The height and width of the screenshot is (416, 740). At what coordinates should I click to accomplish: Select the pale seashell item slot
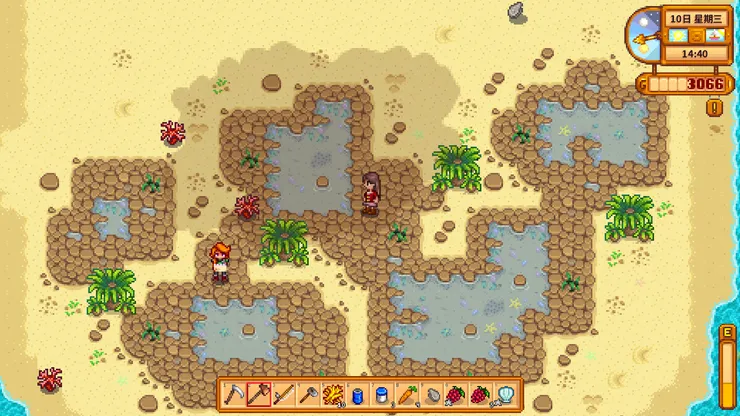pos(505,395)
